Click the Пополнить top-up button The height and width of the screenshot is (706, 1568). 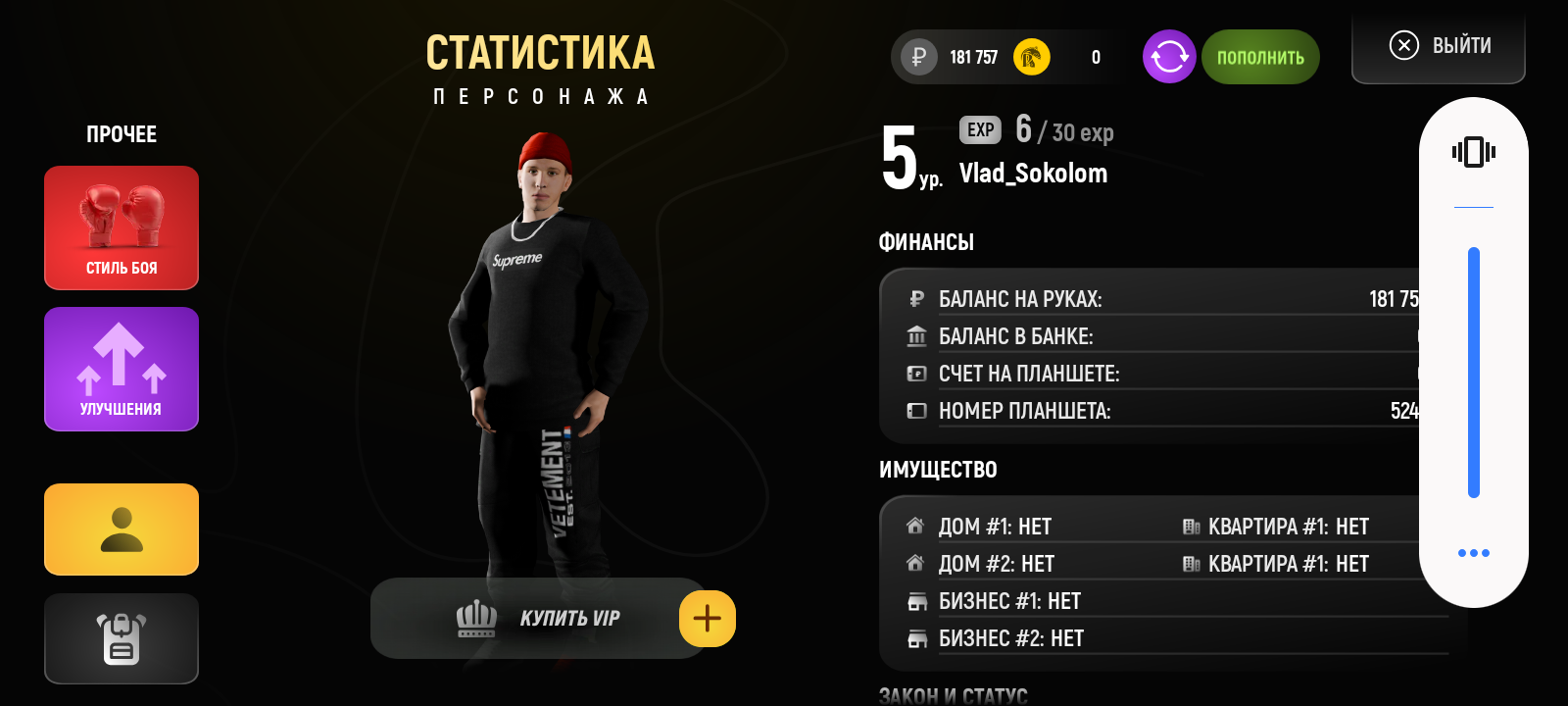point(1260,57)
